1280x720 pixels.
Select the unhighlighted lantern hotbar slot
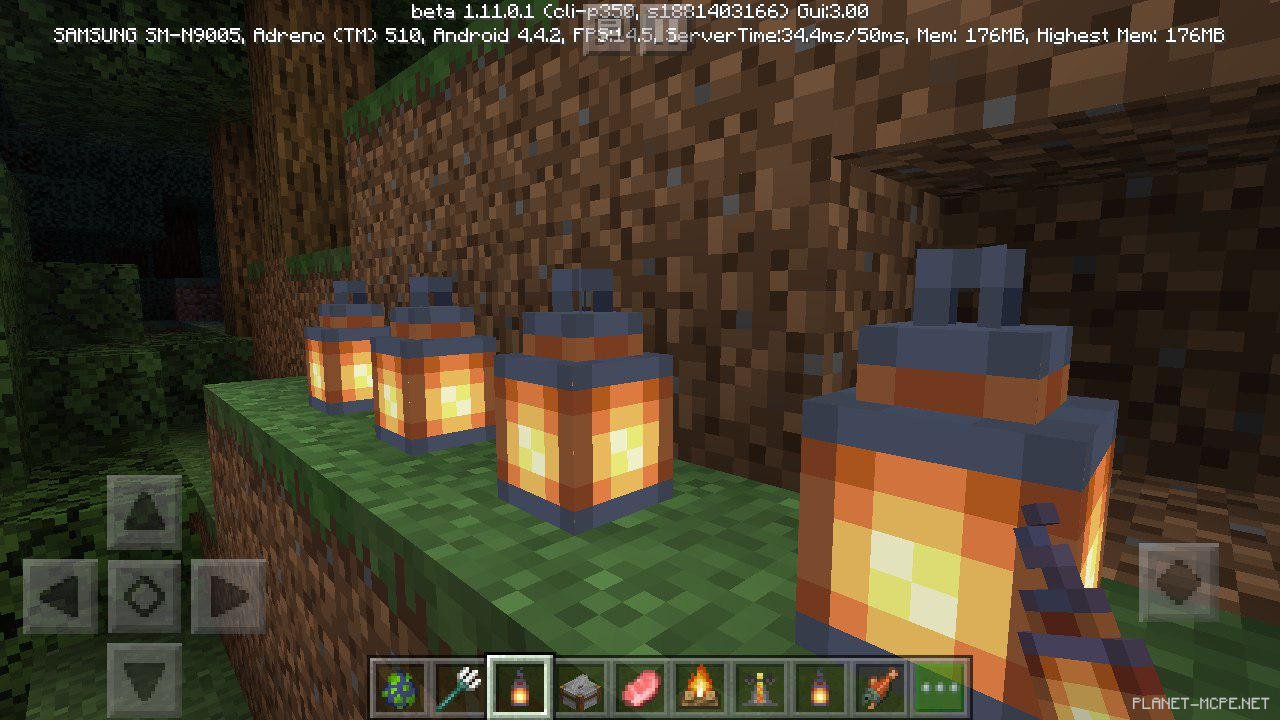click(x=820, y=688)
